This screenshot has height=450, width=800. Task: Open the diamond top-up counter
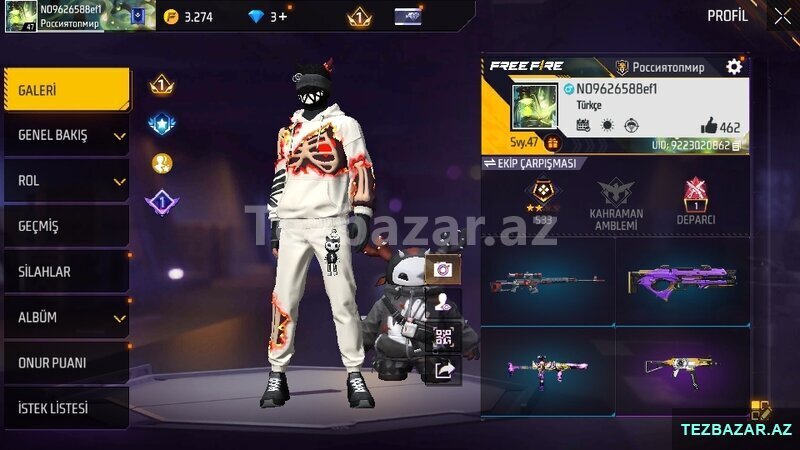tap(268, 17)
